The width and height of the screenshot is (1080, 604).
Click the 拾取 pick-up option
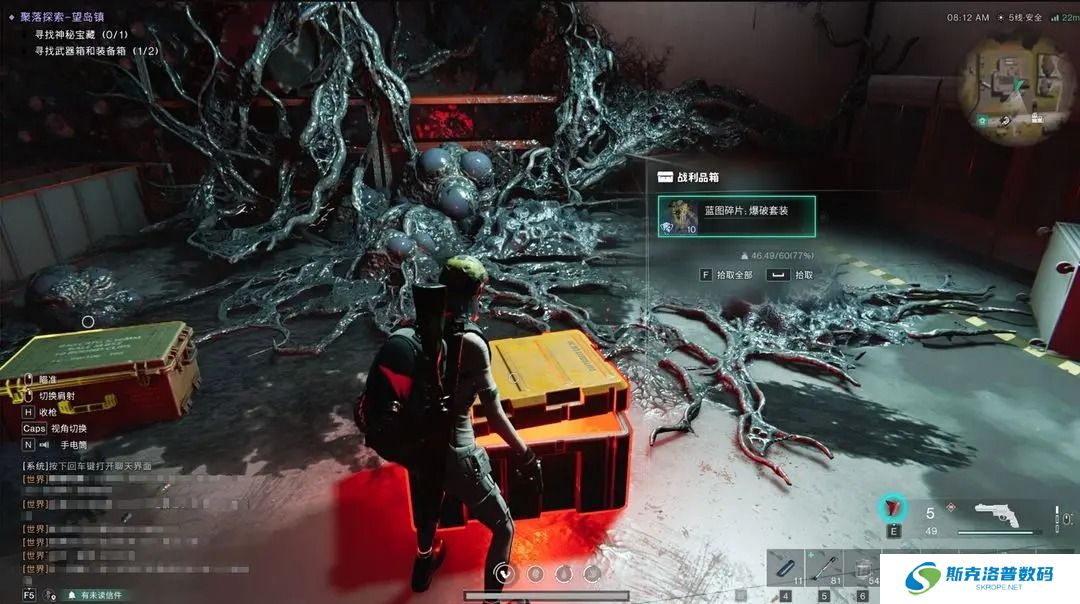tap(790, 274)
